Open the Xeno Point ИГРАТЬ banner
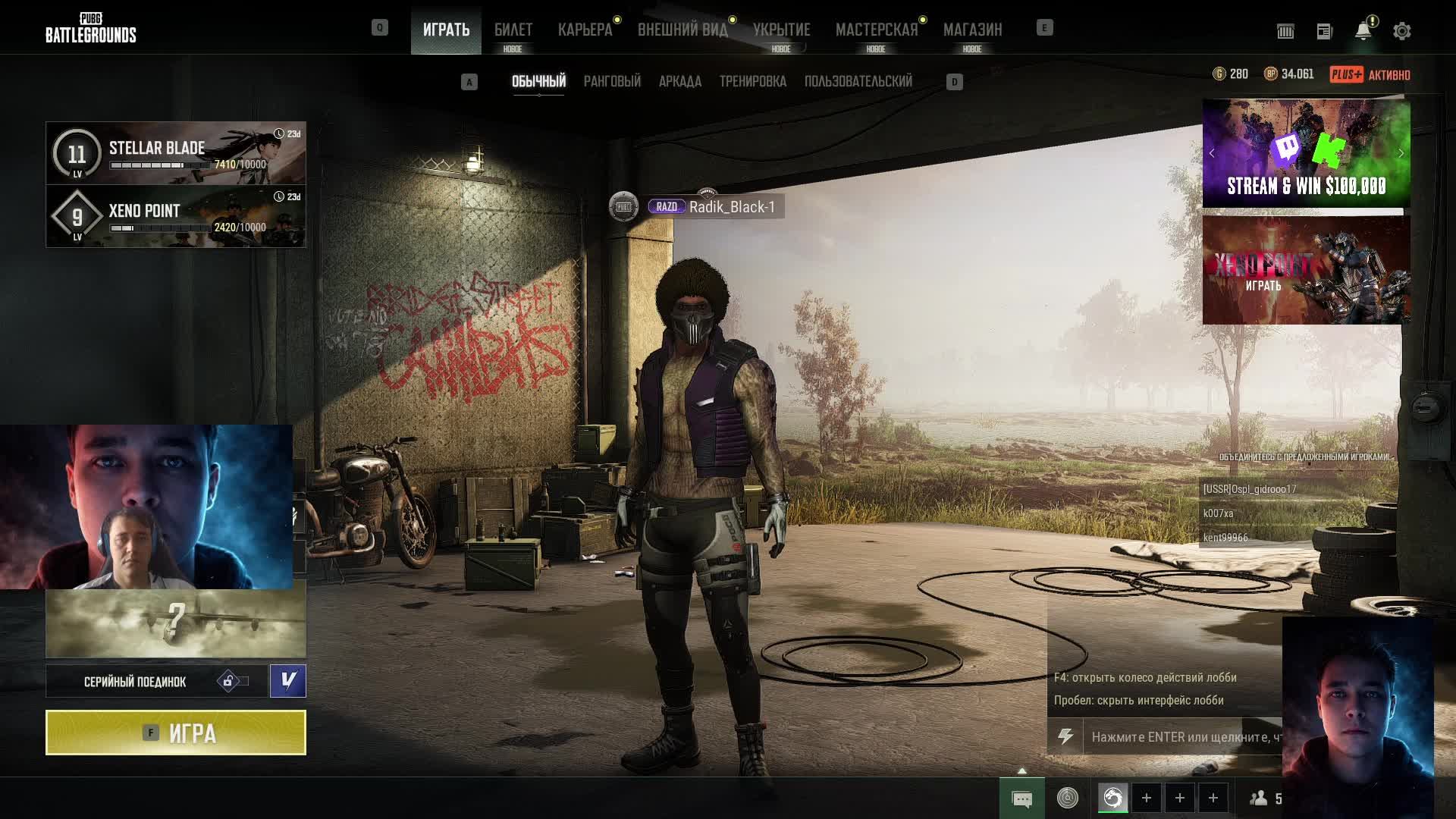 pos(1306,270)
